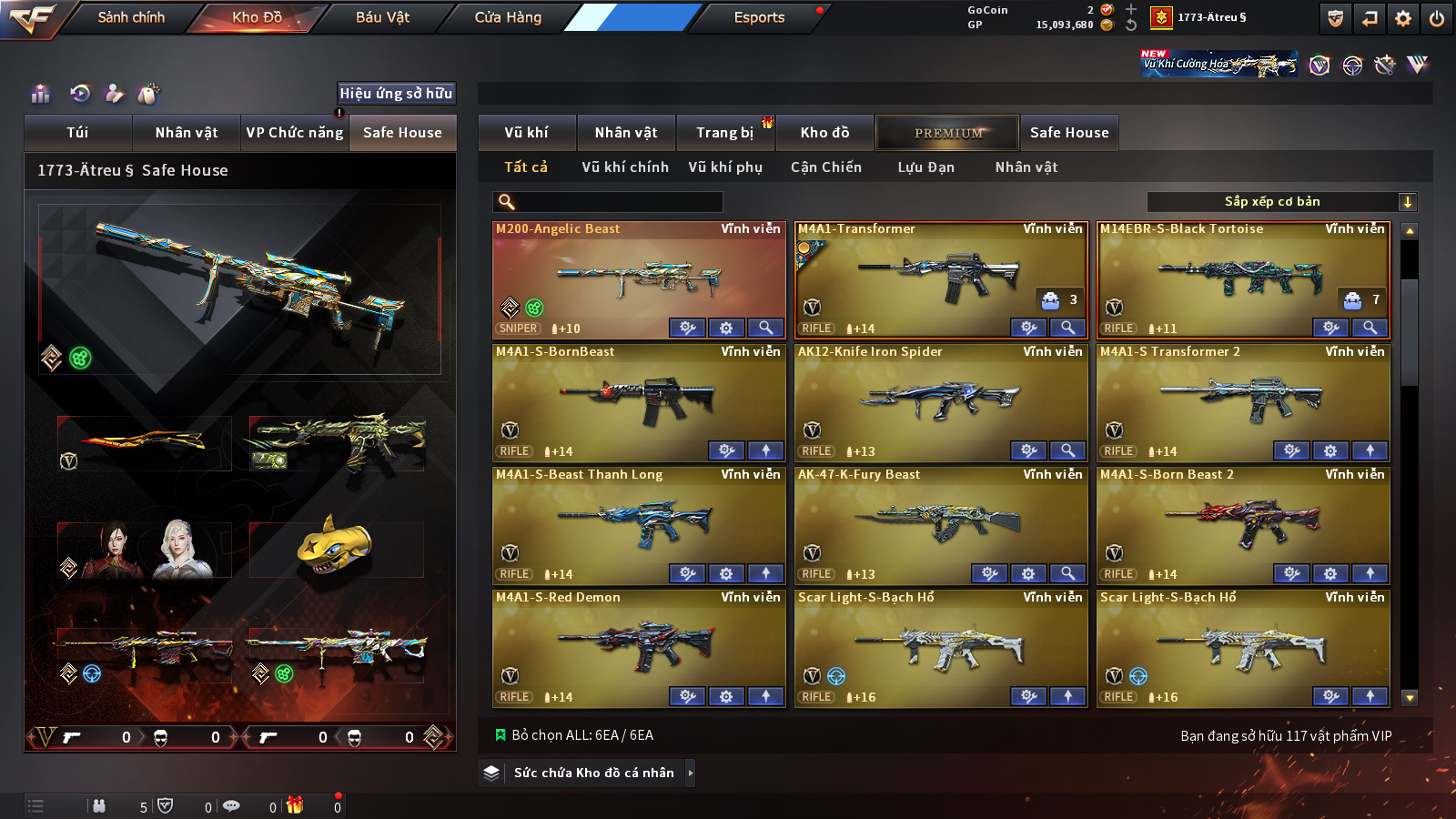The width and height of the screenshot is (1456, 819).
Task: Filter by Vũ khí chính
Action: pyautogui.click(x=625, y=167)
